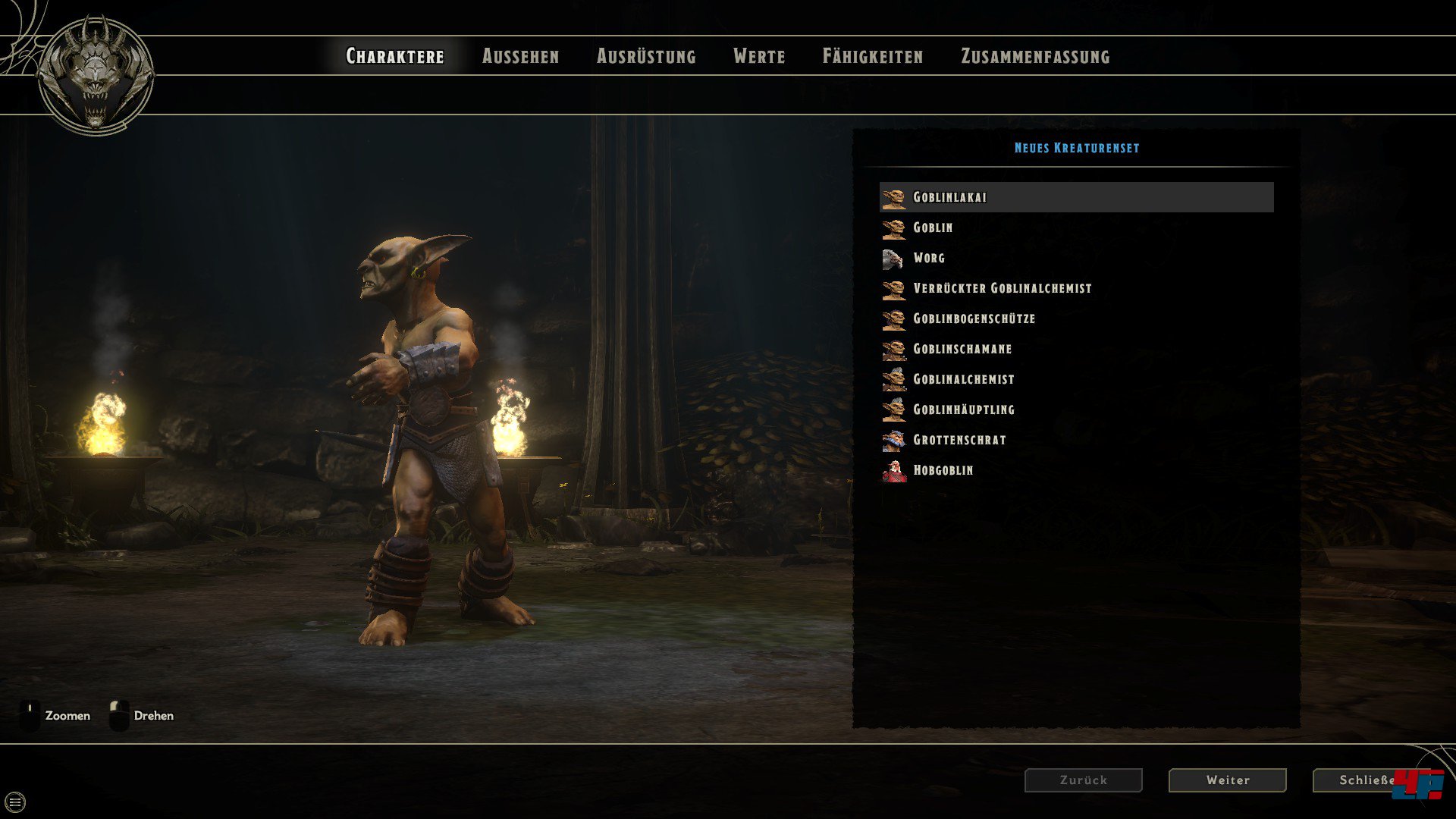1456x819 pixels.
Task: Choose the Goblinbogenschütze creature
Action: click(974, 318)
